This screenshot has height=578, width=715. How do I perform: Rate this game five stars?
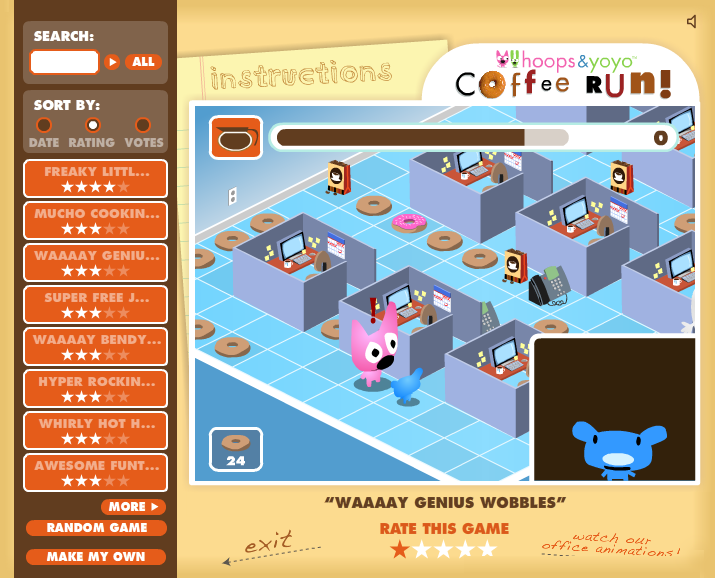pyautogui.click(x=487, y=549)
